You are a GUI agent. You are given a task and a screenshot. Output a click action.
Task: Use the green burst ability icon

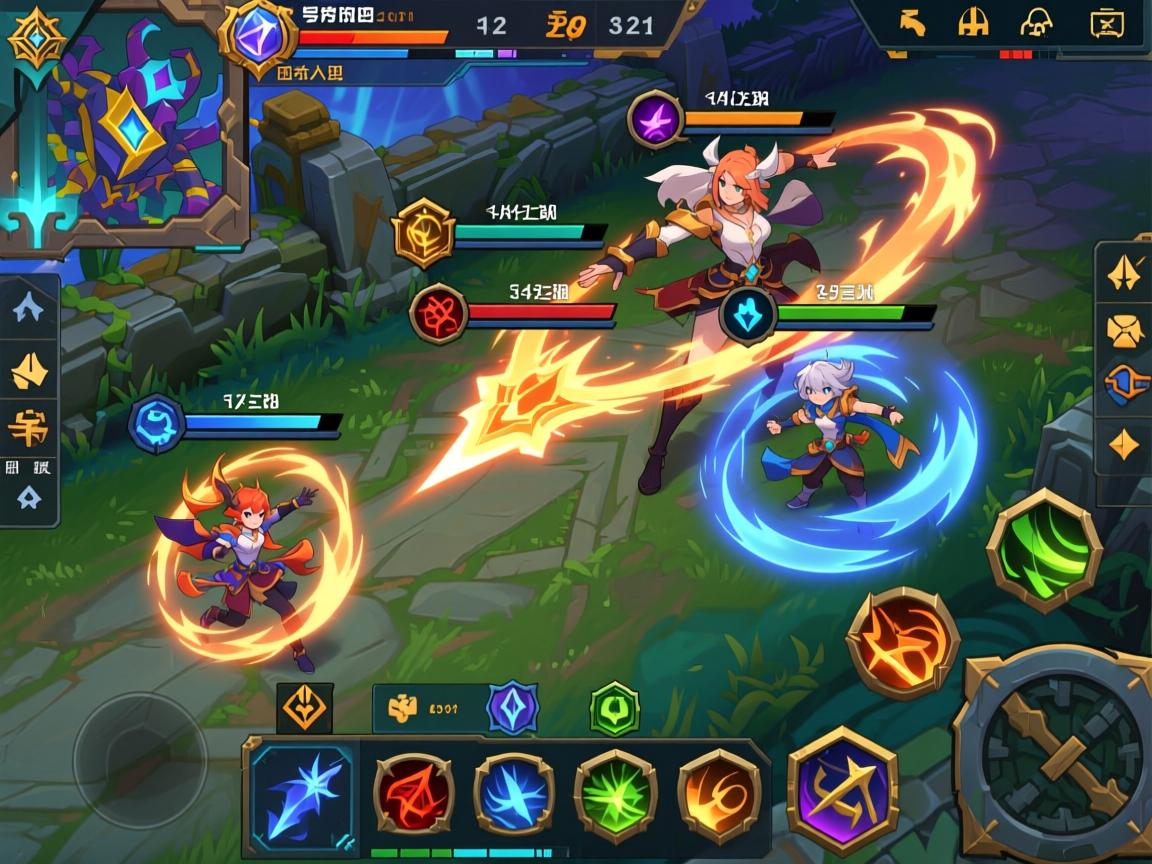coord(615,793)
